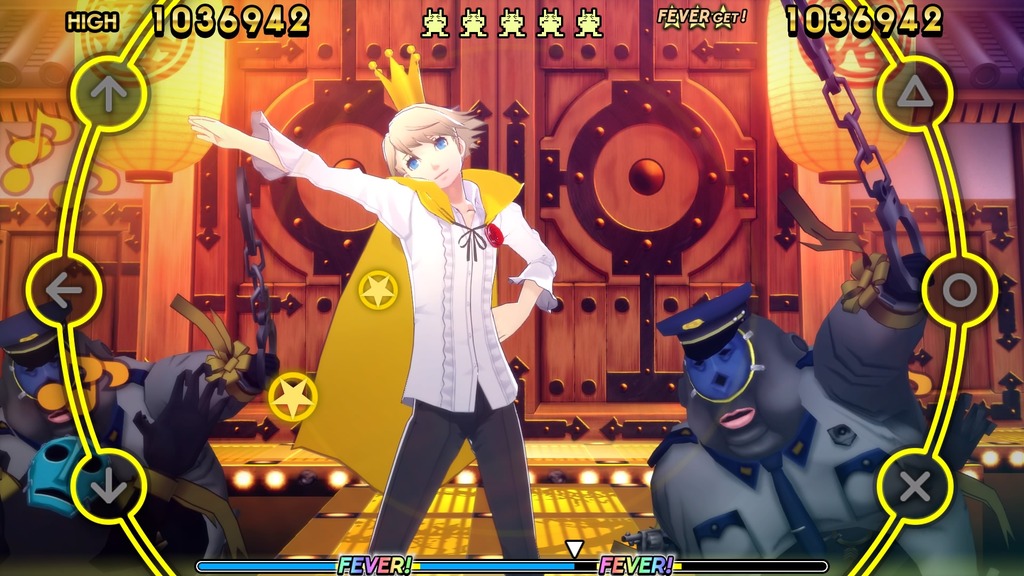Hit the circle note target ring
The width and height of the screenshot is (1024, 576).
click(x=959, y=291)
